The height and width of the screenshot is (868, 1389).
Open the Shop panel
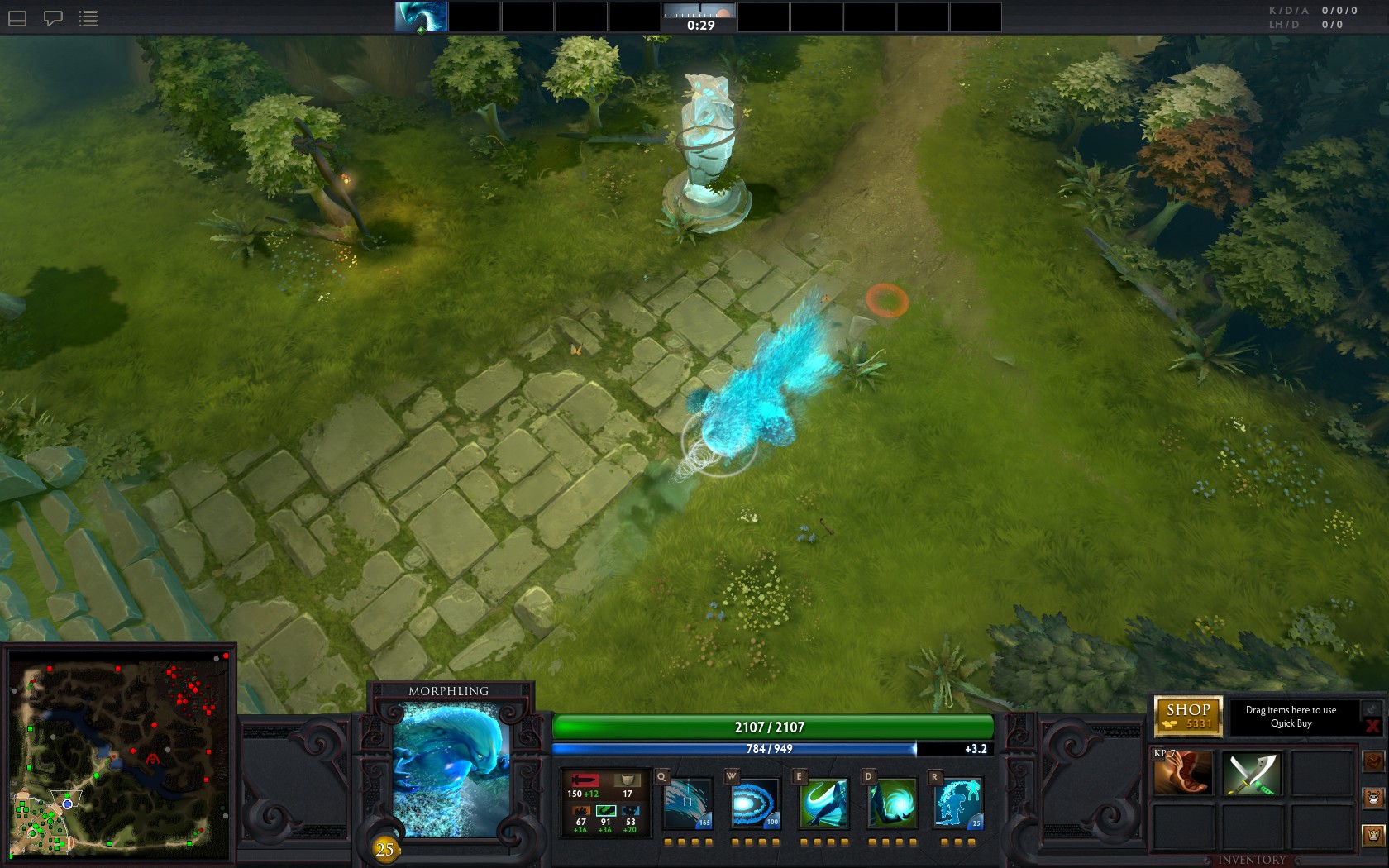tap(1188, 716)
